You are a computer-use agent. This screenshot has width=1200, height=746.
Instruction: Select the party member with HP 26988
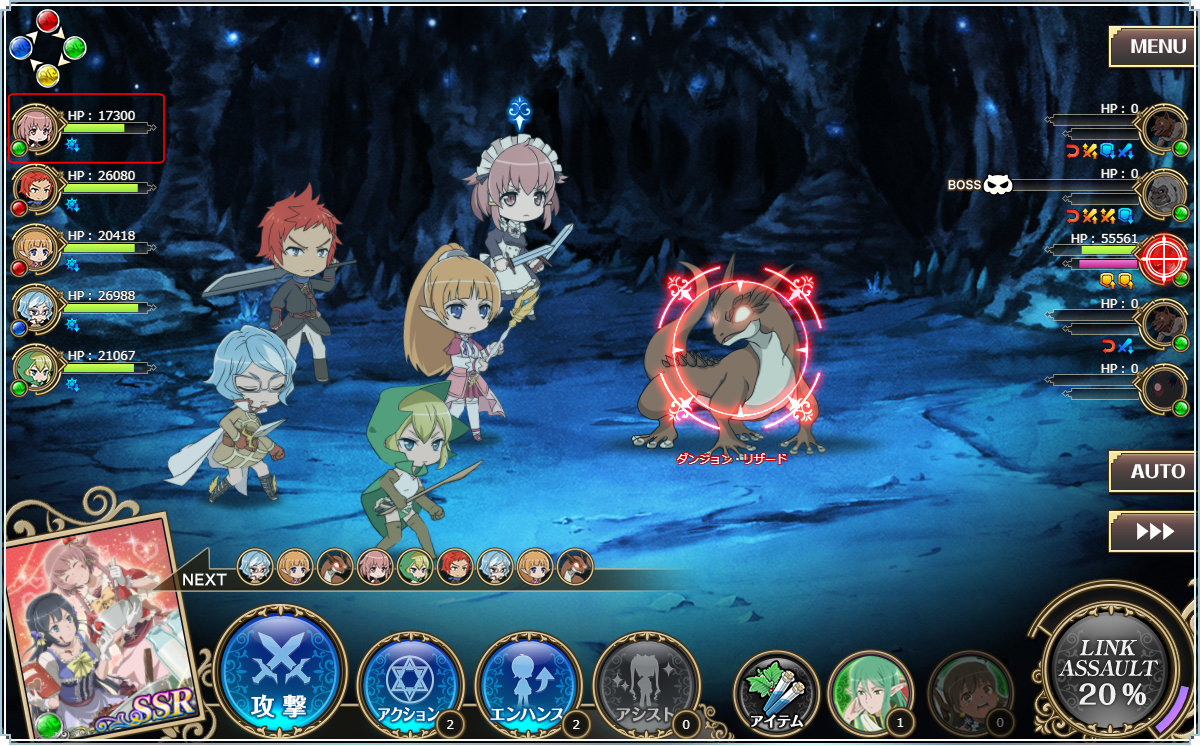86,308
